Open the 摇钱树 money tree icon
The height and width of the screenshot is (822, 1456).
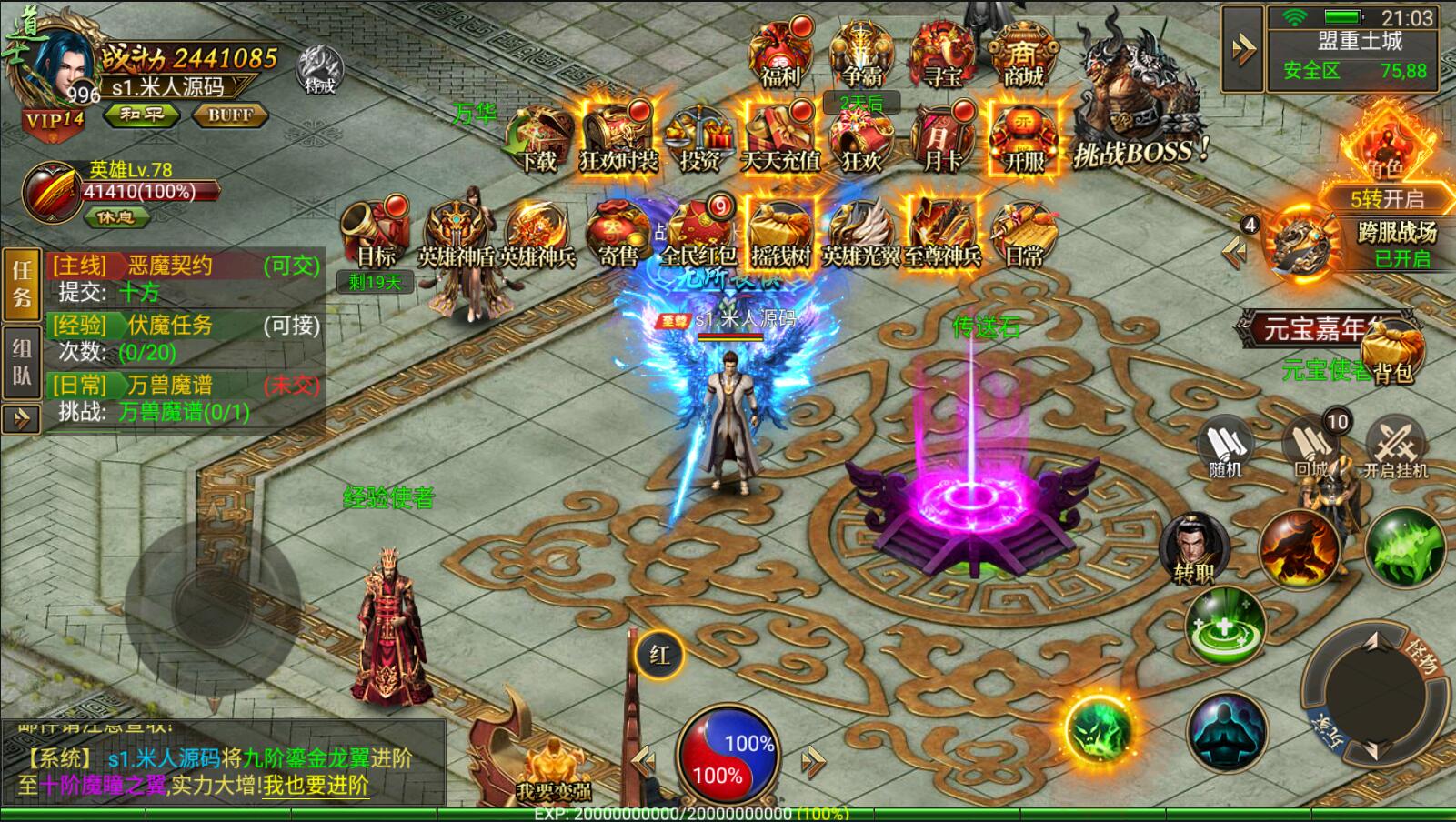780,232
